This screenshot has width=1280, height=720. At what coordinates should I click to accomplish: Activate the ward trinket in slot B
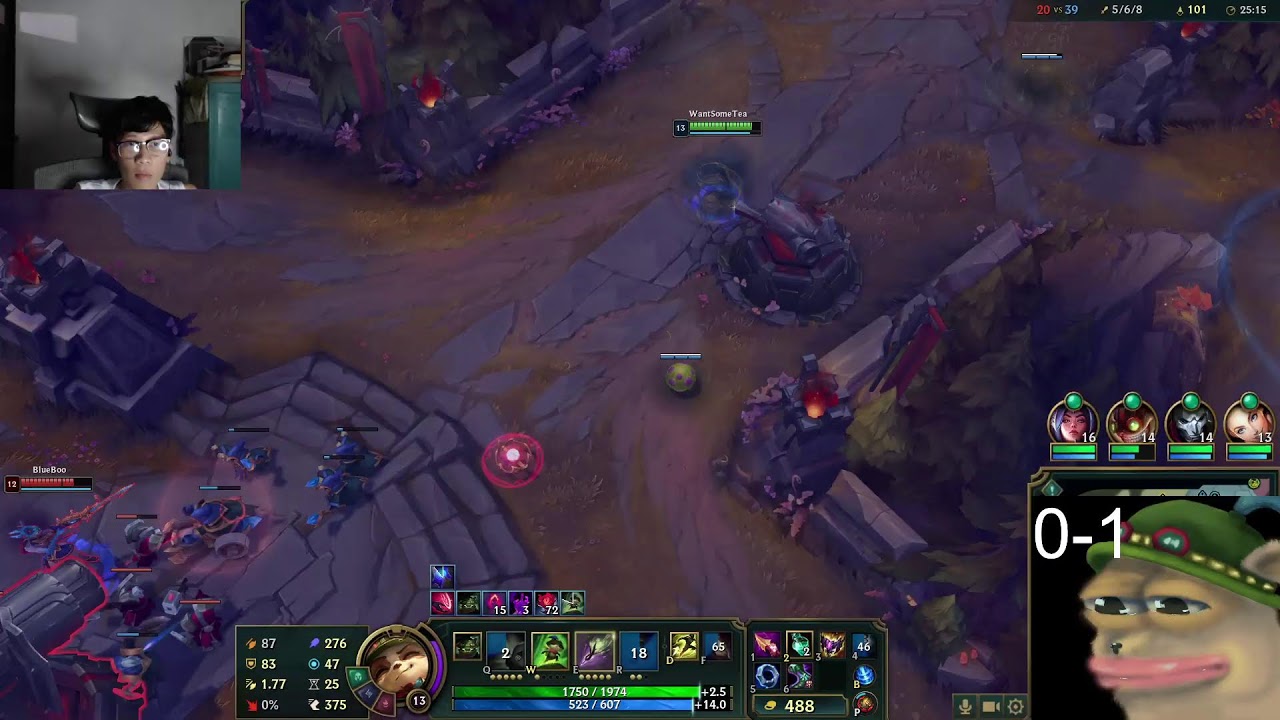click(x=864, y=677)
